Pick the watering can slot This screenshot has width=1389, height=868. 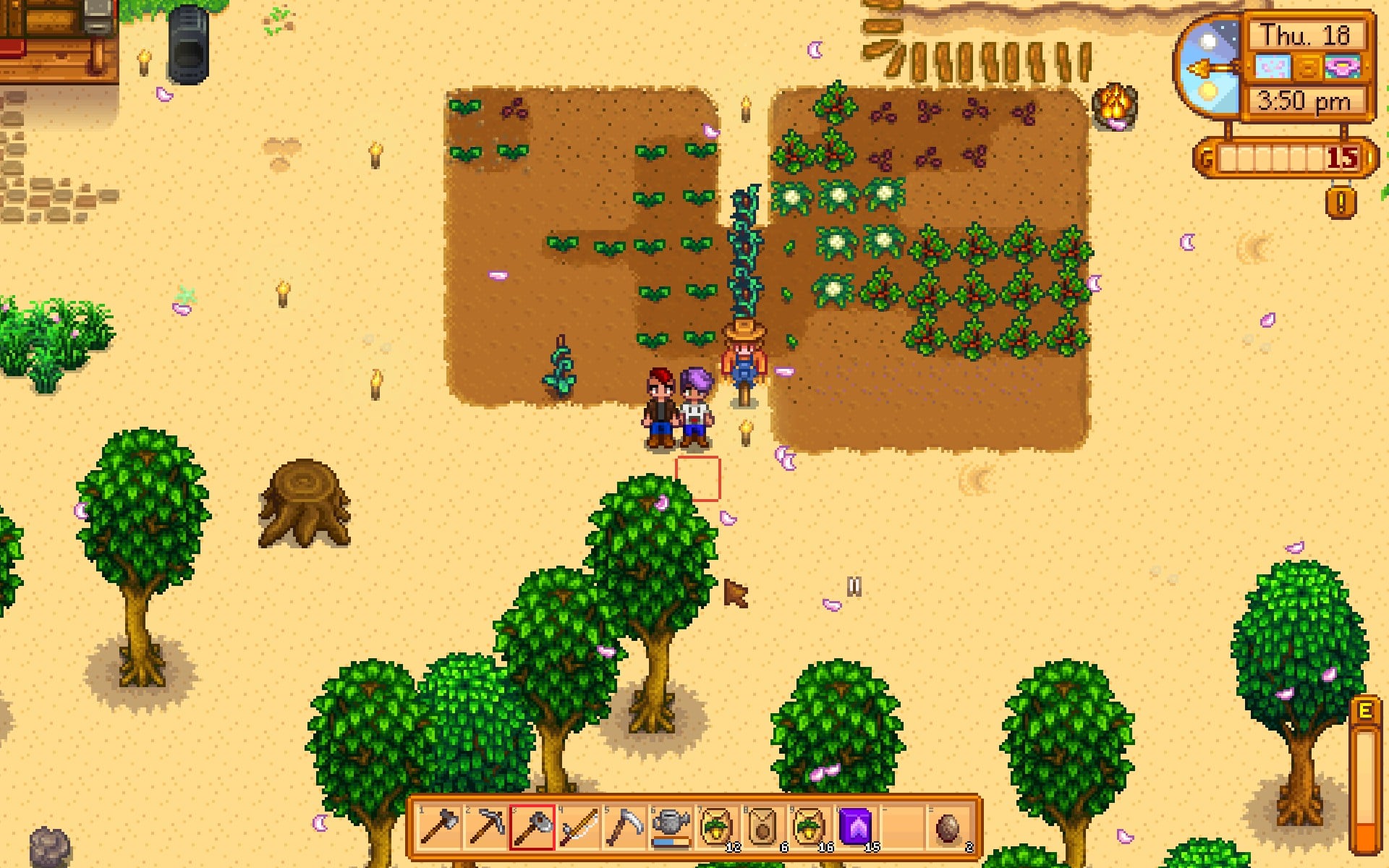pos(671,827)
